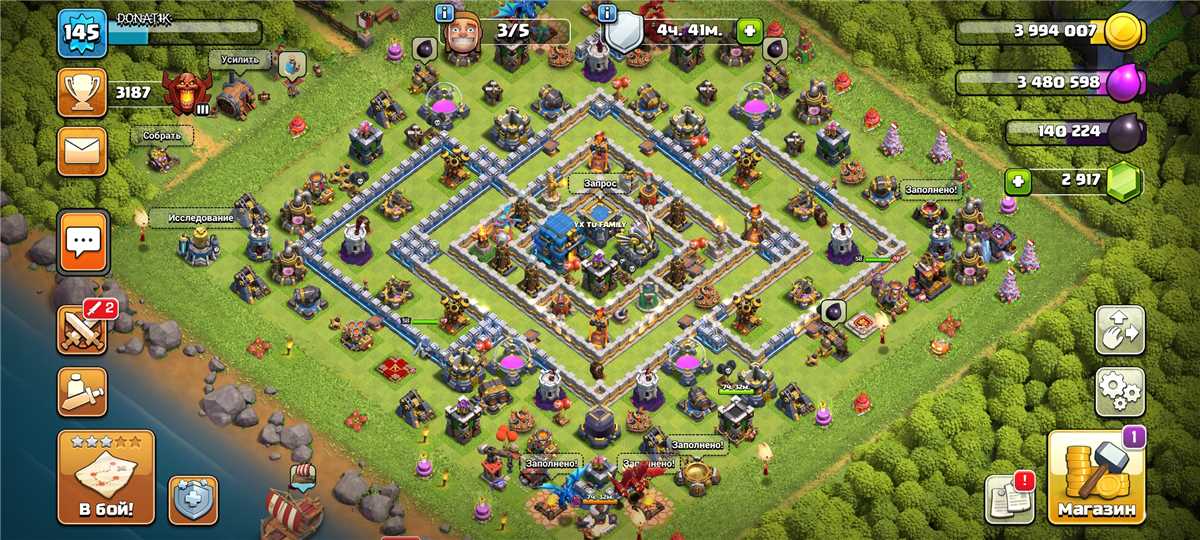The image size is (1200, 540).
Task: Open the army training menu
Action: 83,391
